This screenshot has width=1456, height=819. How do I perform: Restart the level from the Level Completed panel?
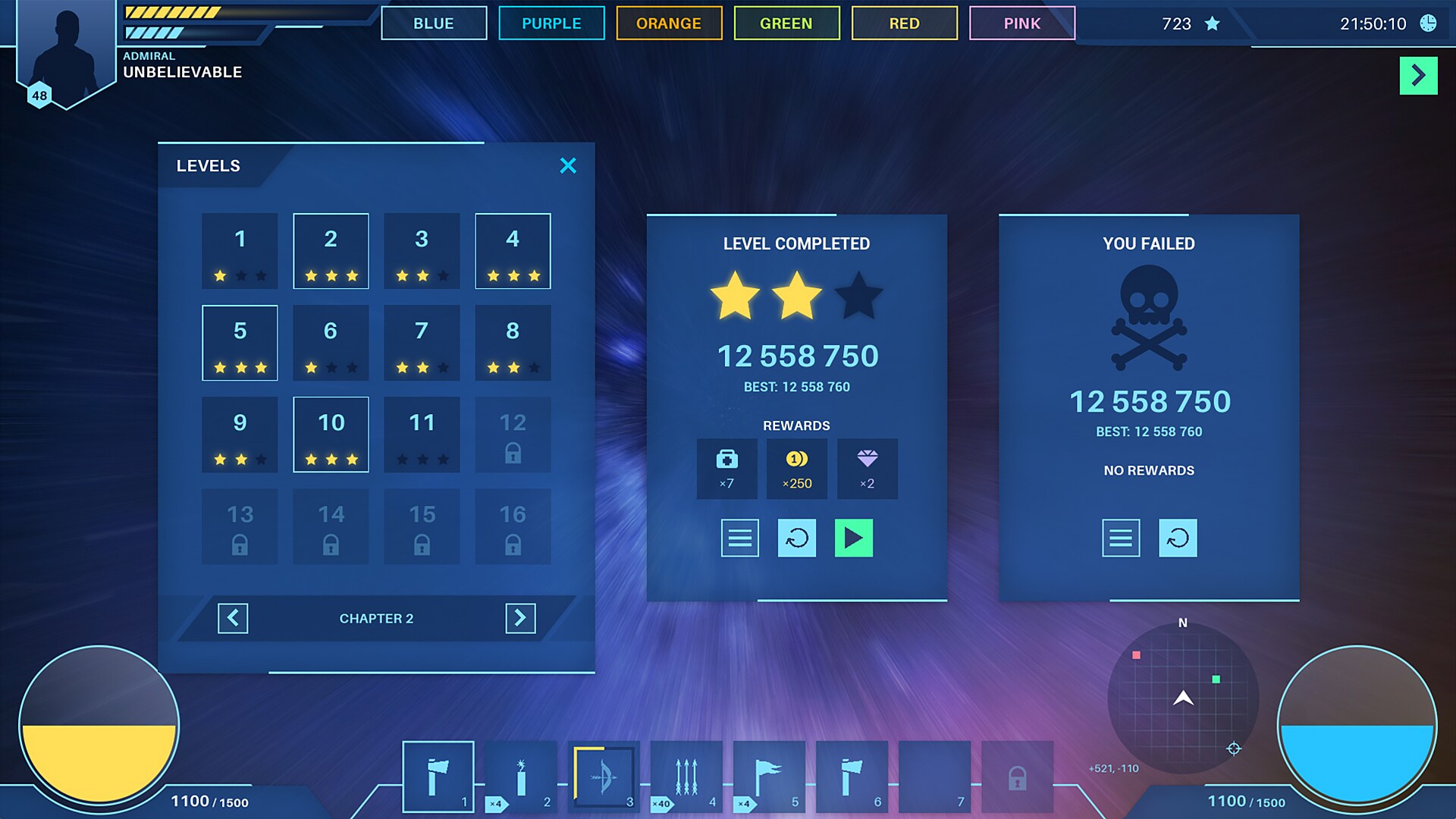tap(796, 538)
